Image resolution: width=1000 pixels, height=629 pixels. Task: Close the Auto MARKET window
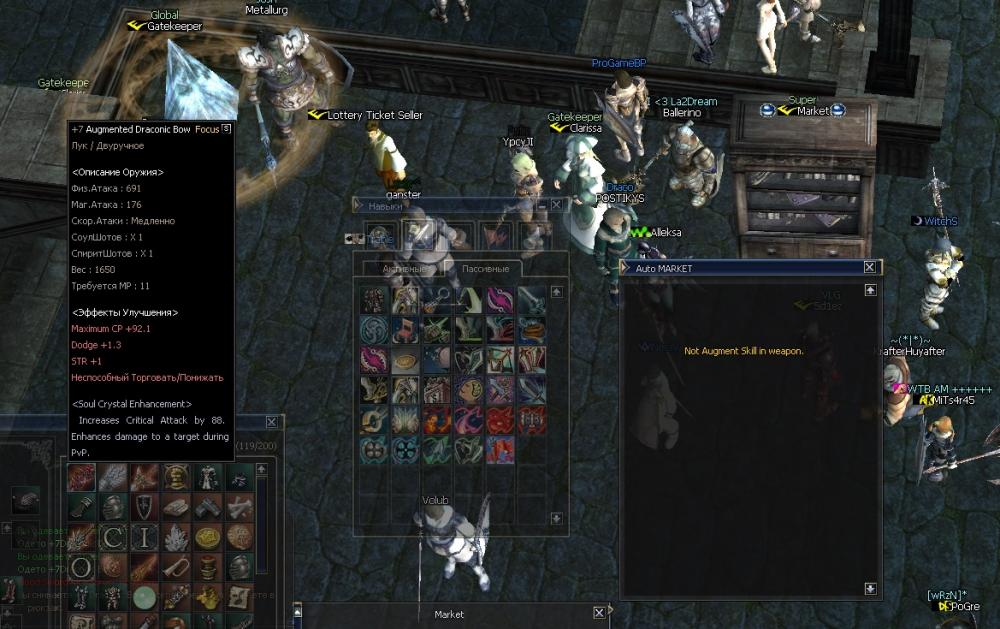869,268
